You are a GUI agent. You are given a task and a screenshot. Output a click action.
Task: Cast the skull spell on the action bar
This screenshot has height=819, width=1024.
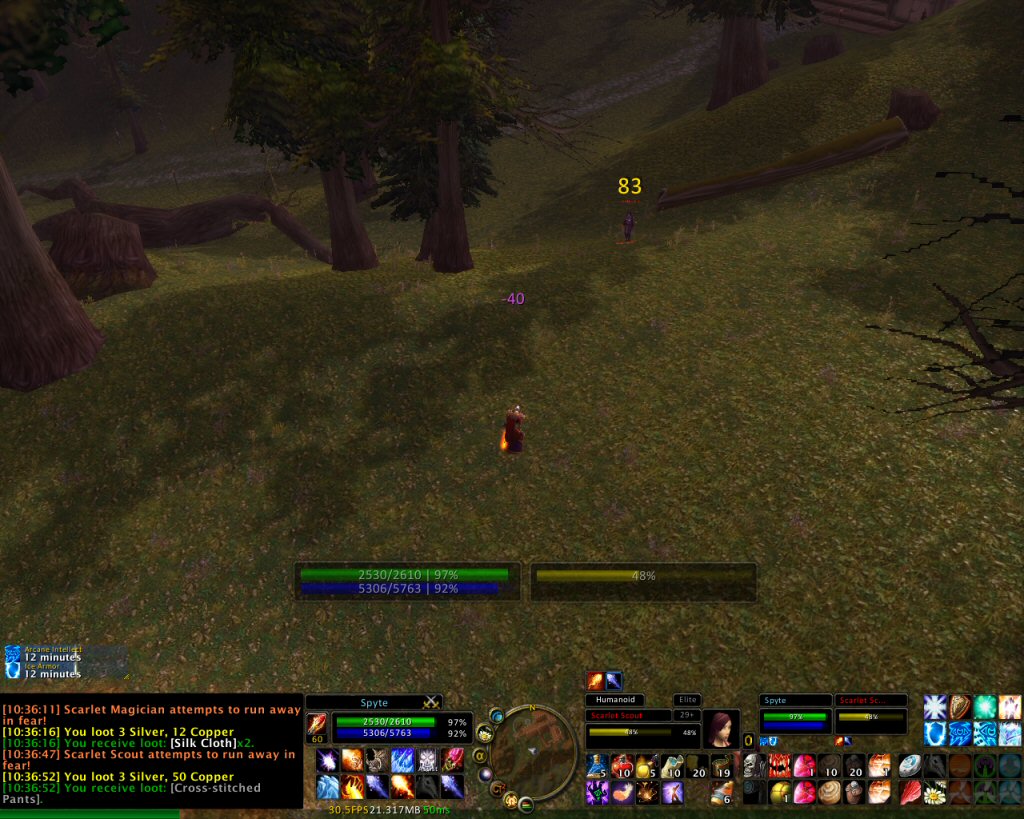(753, 767)
